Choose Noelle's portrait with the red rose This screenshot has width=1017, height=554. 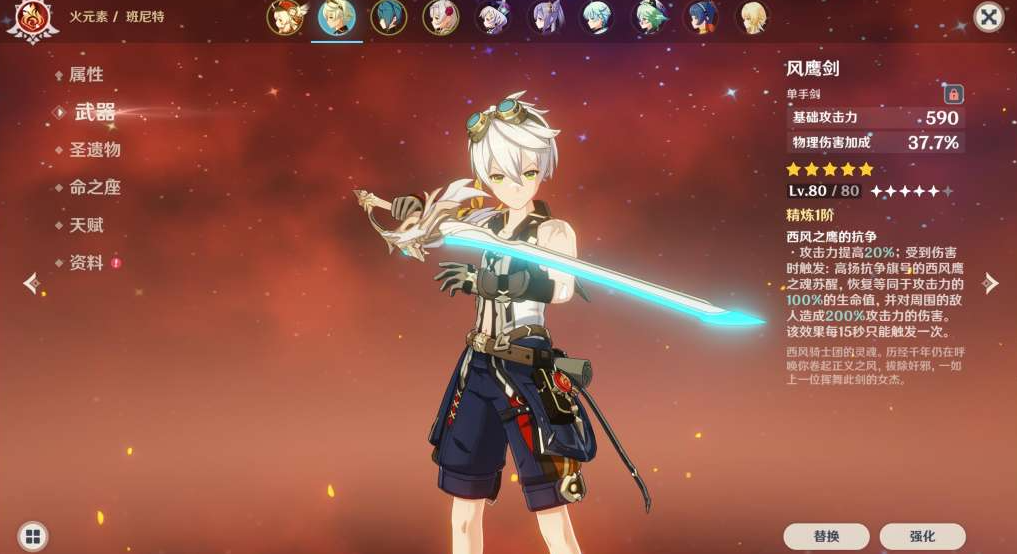click(x=440, y=18)
